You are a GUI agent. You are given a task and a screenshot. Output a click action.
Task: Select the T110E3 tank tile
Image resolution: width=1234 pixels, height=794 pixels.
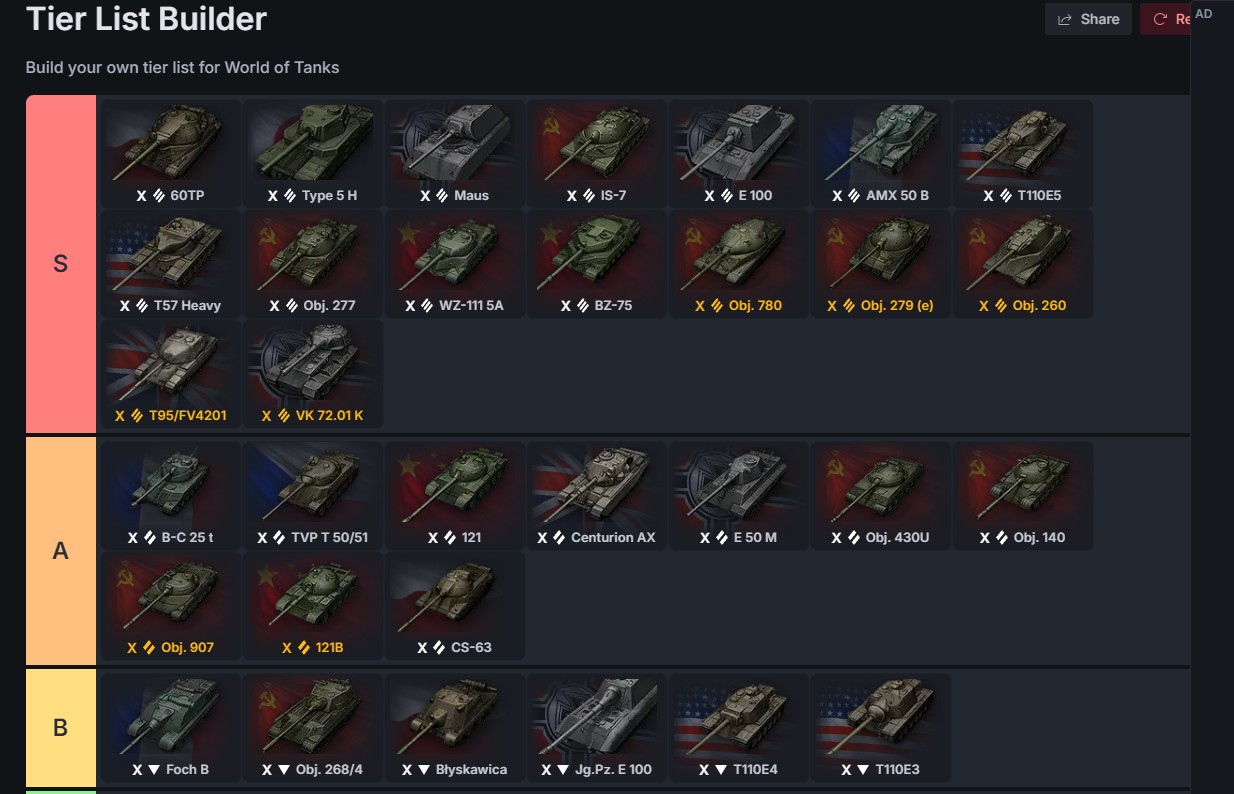tap(881, 727)
